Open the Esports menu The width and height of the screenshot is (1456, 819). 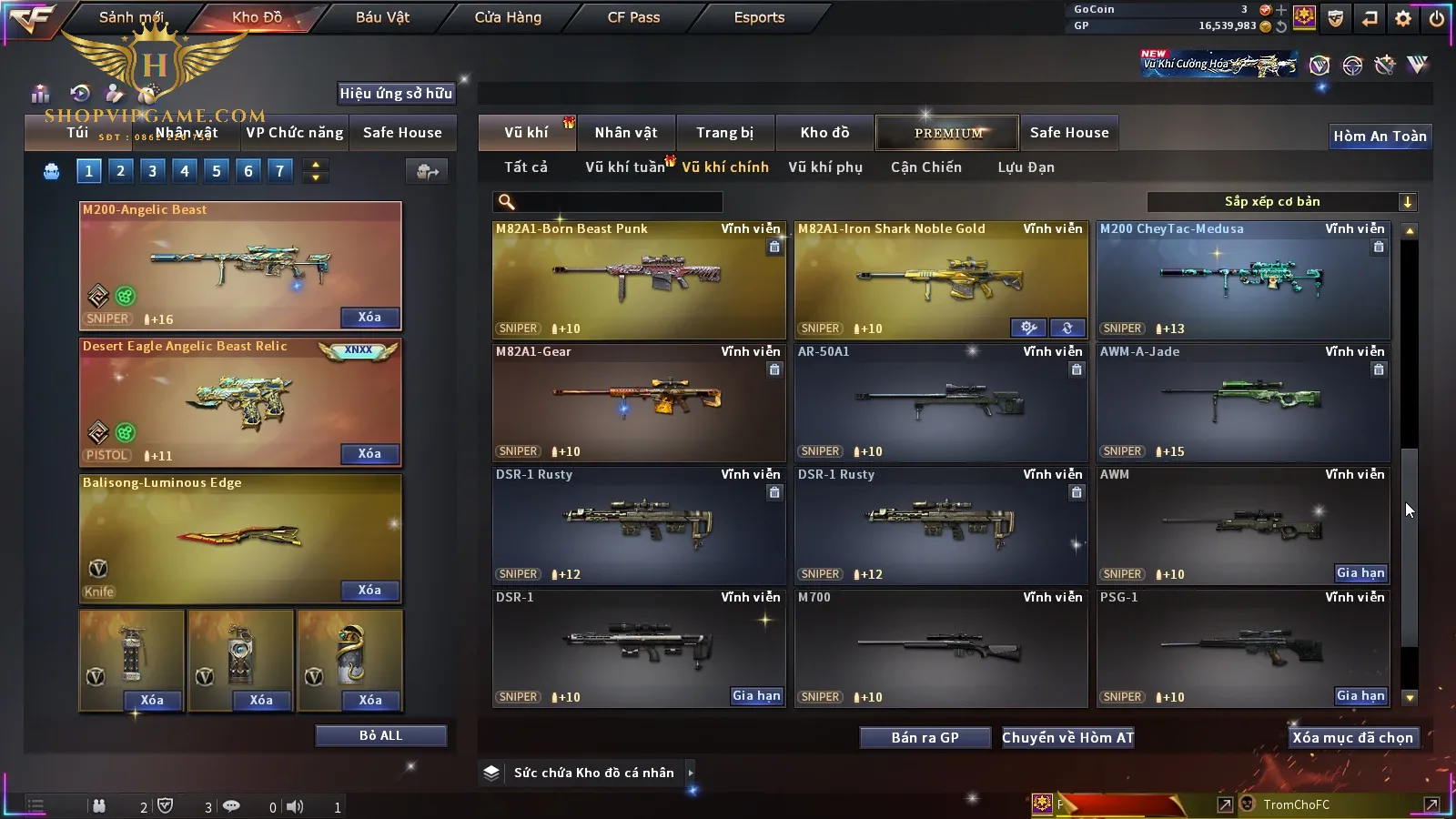(x=759, y=17)
